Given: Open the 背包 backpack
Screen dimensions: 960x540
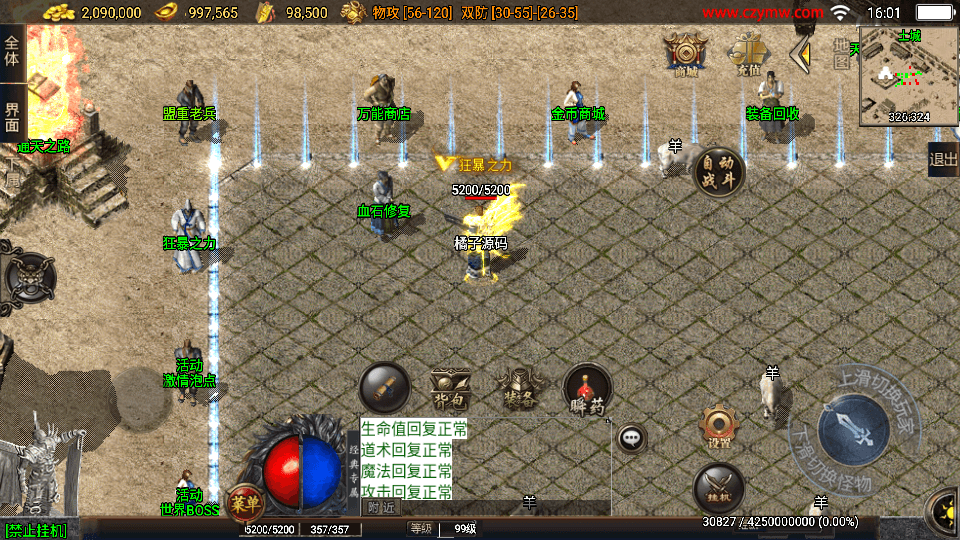Looking at the screenshot, I should [x=450, y=389].
